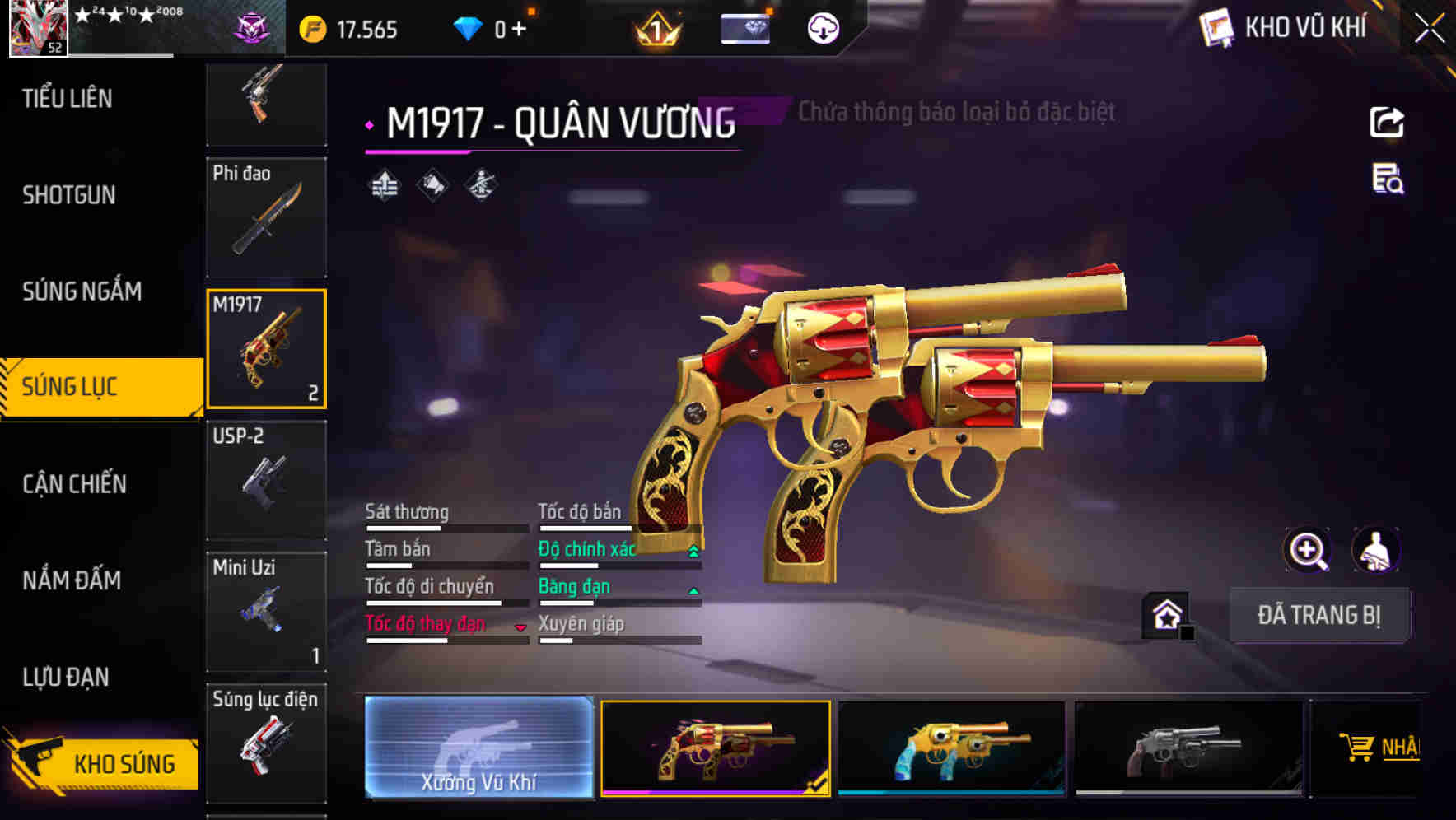Viewport: 1456px width, 820px height.
Task: Click the membership card icon with notification dot
Action: (744, 27)
